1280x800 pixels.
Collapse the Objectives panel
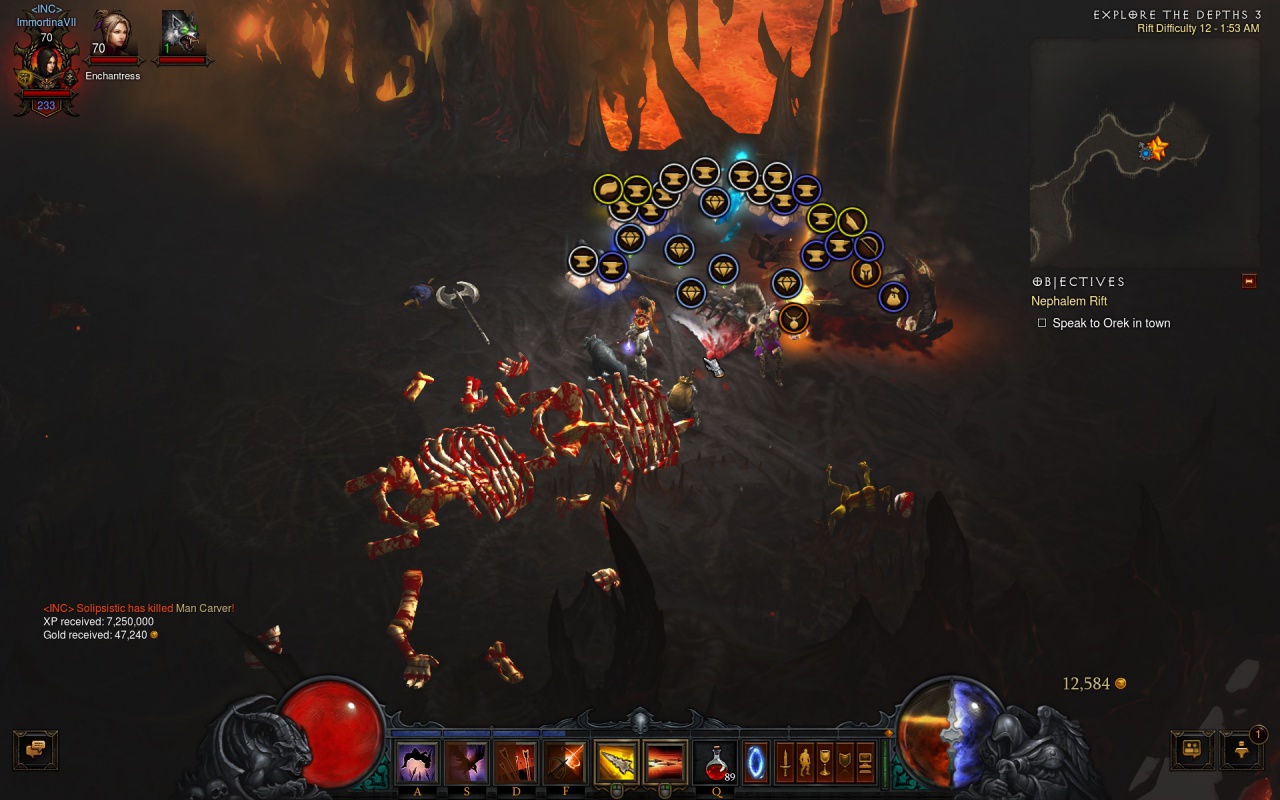click(1249, 281)
